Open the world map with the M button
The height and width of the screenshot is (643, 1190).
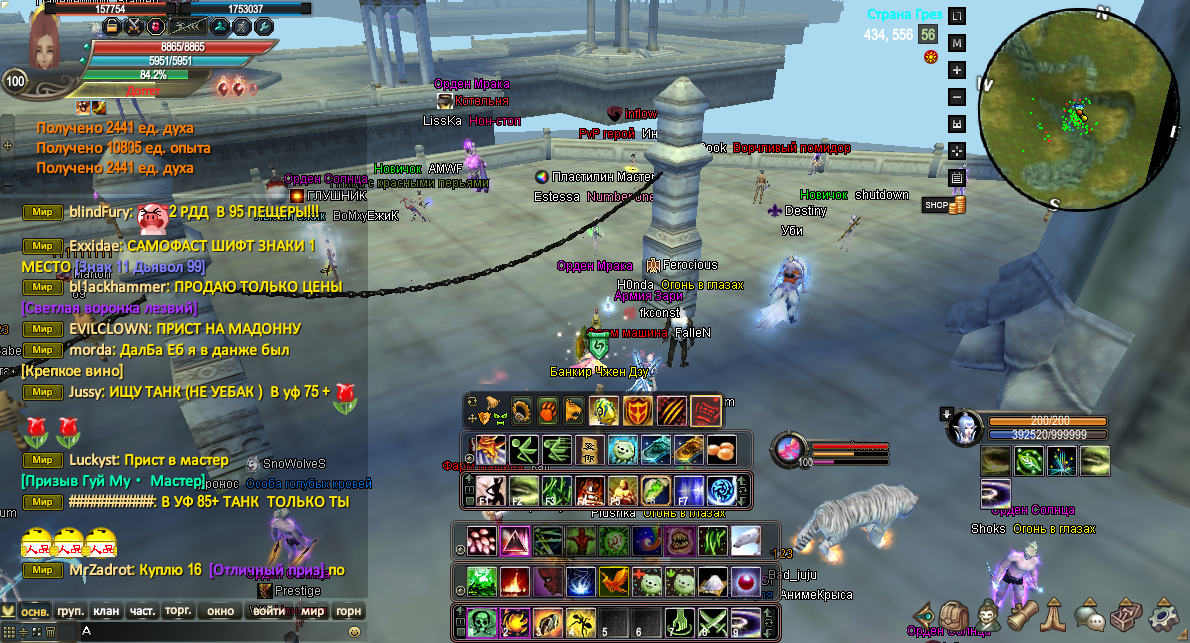(956, 43)
